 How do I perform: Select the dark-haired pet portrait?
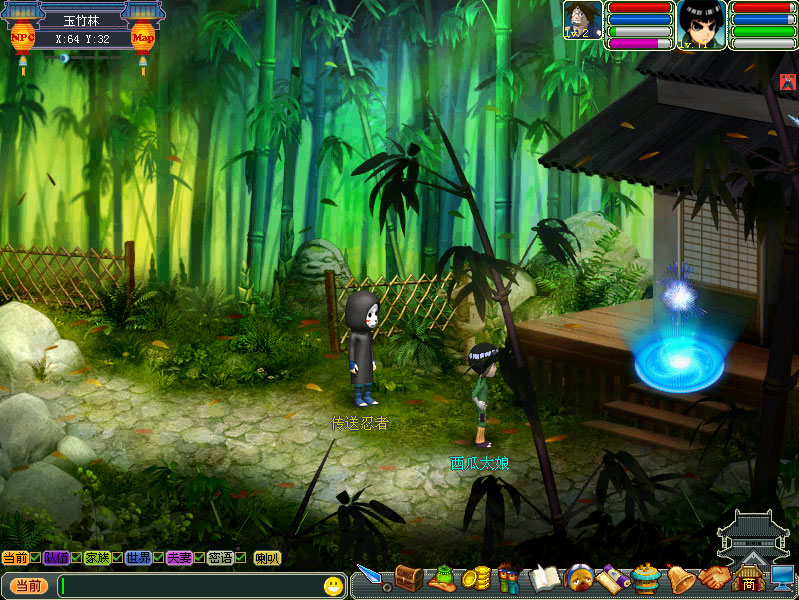pyautogui.click(x=582, y=19)
